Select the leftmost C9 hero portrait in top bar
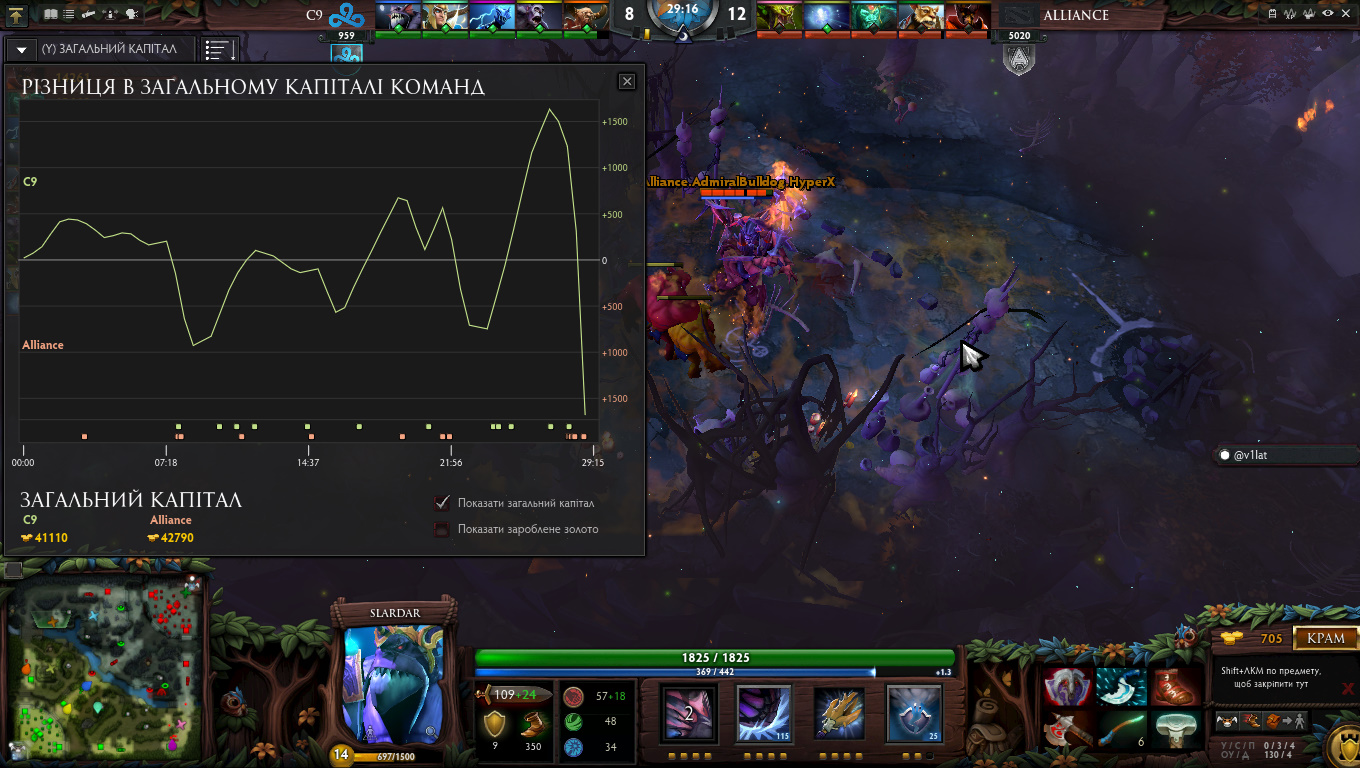The height and width of the screenshot is (768, 1360). (x=398, y=16)
